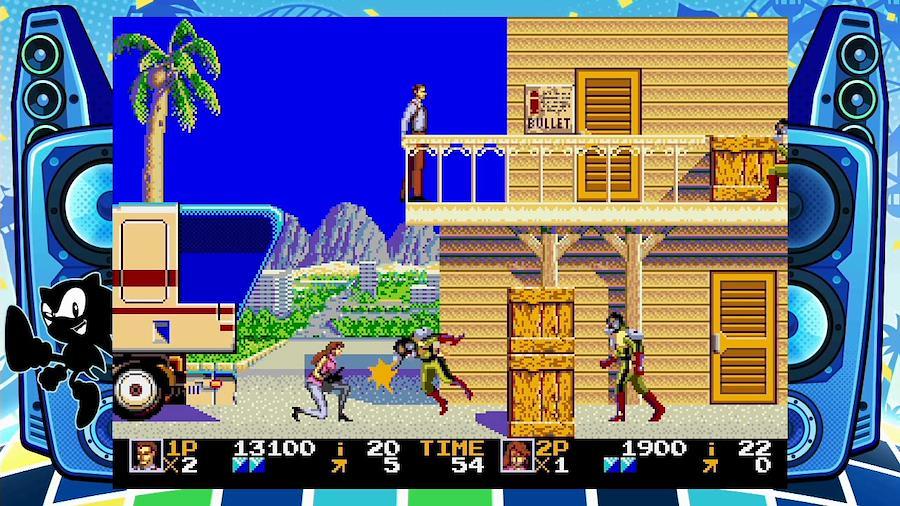
Task: Select the player 2 character portrait
Action: click(517, 455)
